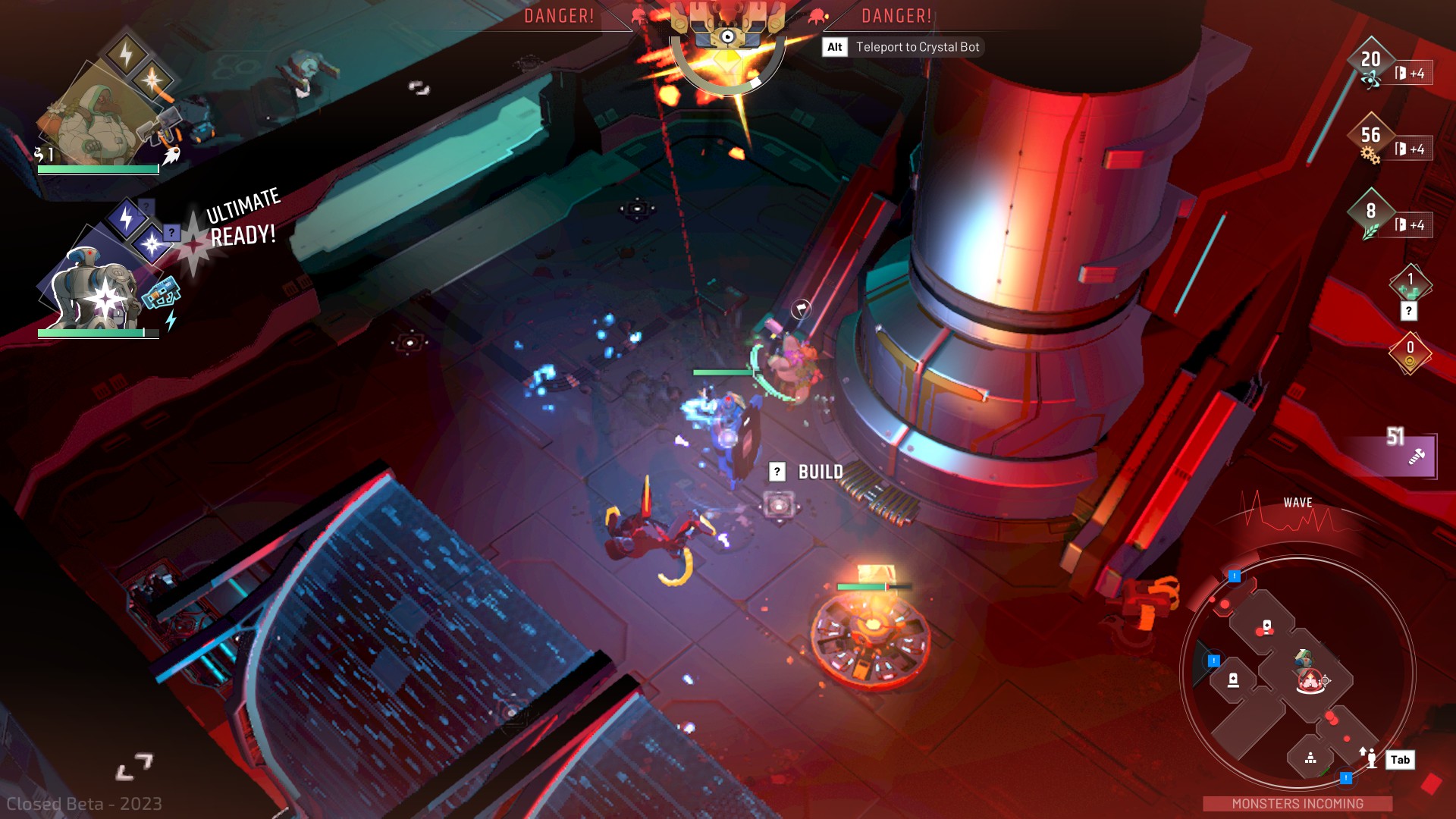This screenshot has height=819, width=1456.
Task: Open the industry gears resource counter
Action: click(1370, 140)
